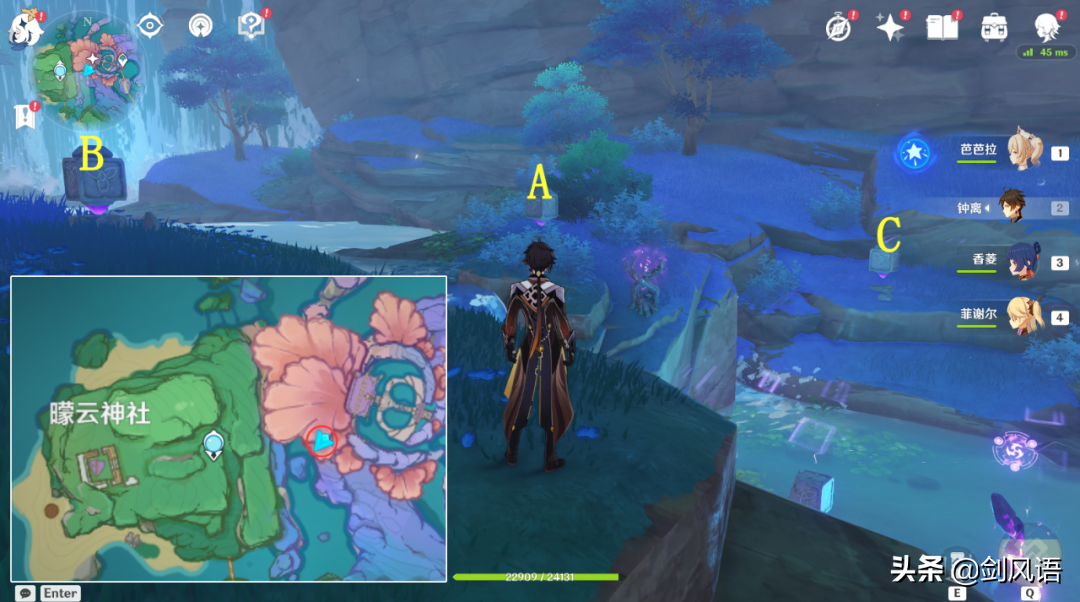Open the backpack inventory
The height and width of the screenshot is (602, 1080).
994,28
